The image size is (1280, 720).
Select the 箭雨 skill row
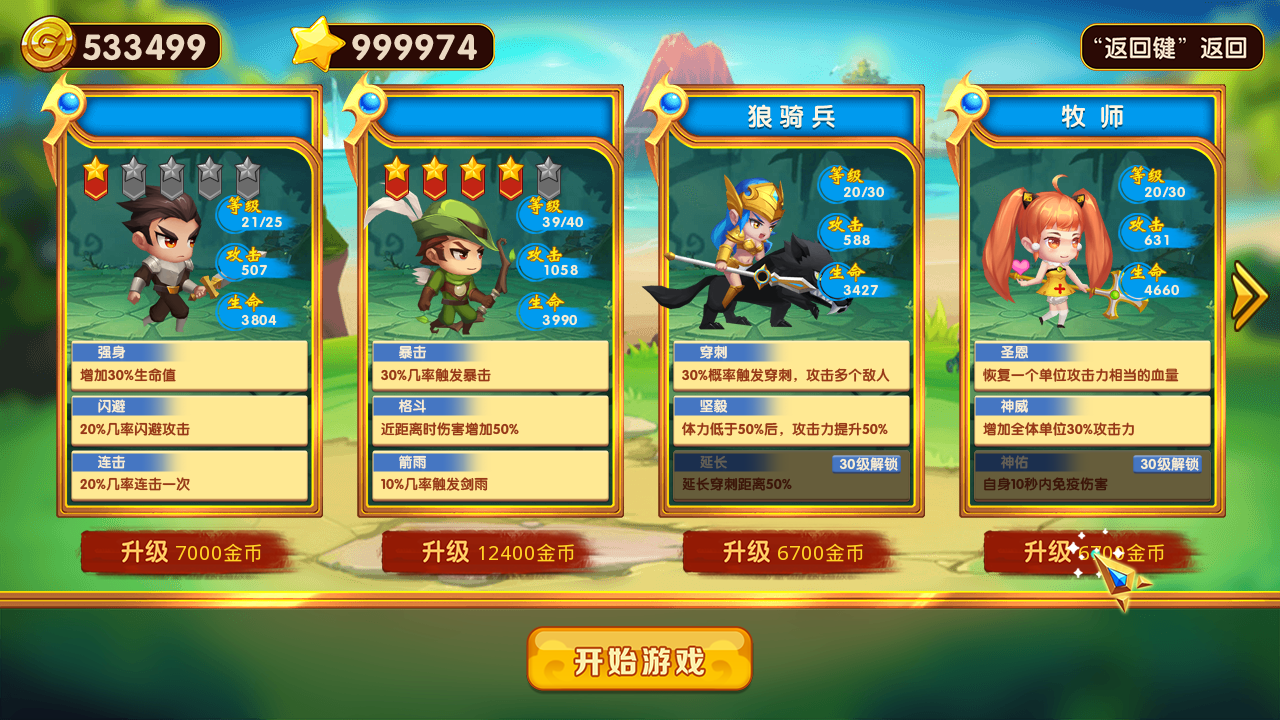click(x=490, y=475)
